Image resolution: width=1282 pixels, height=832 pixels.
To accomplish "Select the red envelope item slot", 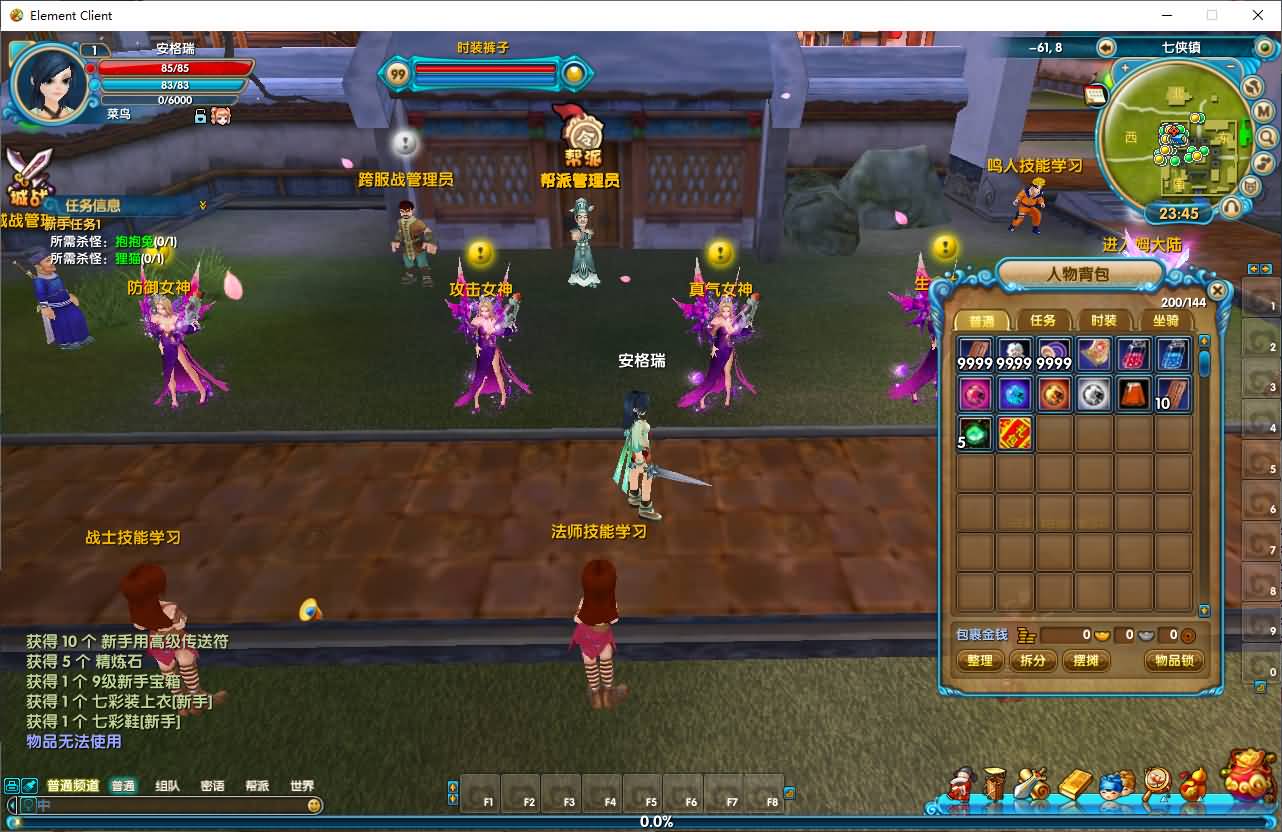I will (x=1015, y=434).
